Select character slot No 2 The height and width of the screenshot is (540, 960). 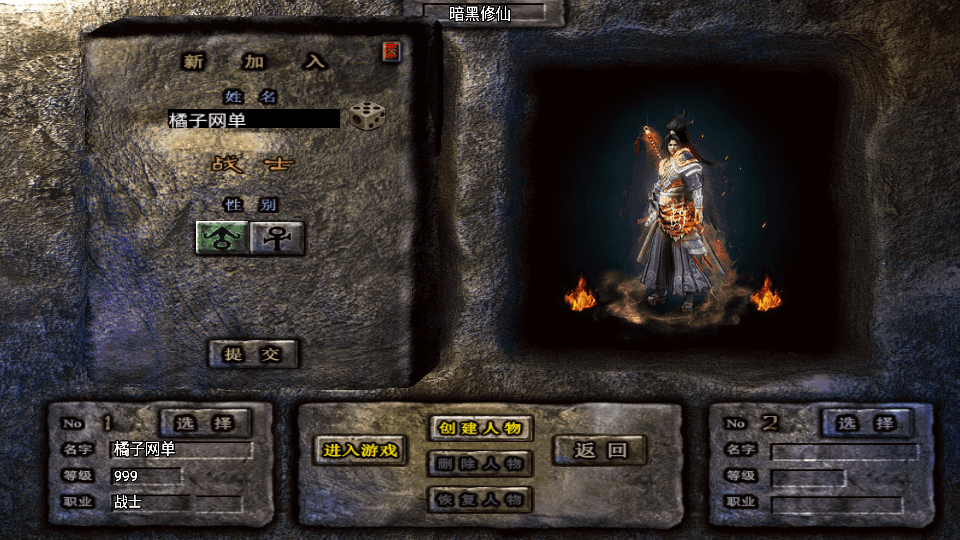coord(866,423)
